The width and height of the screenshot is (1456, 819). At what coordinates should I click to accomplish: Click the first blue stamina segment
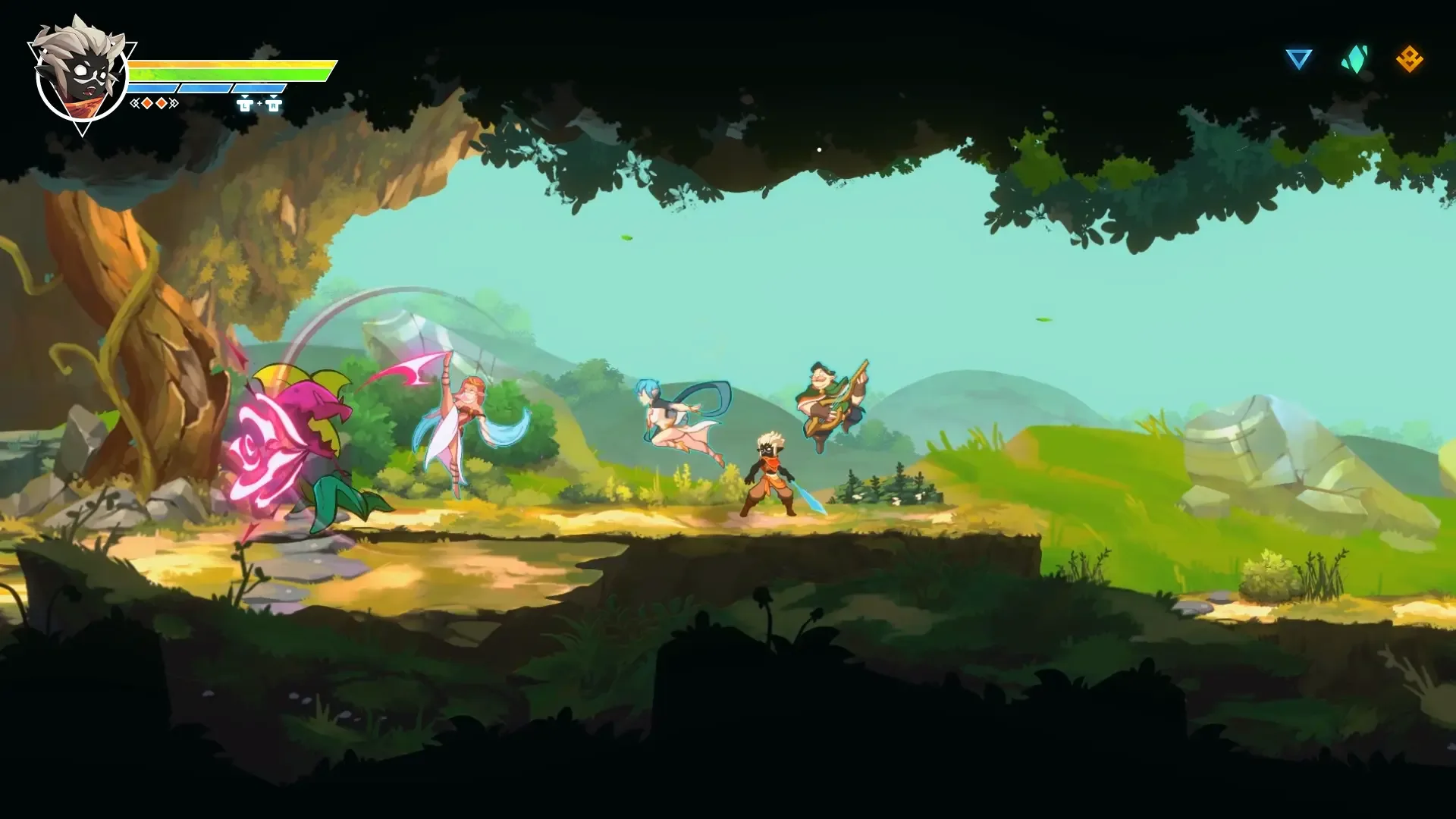[x=152, y=87]
